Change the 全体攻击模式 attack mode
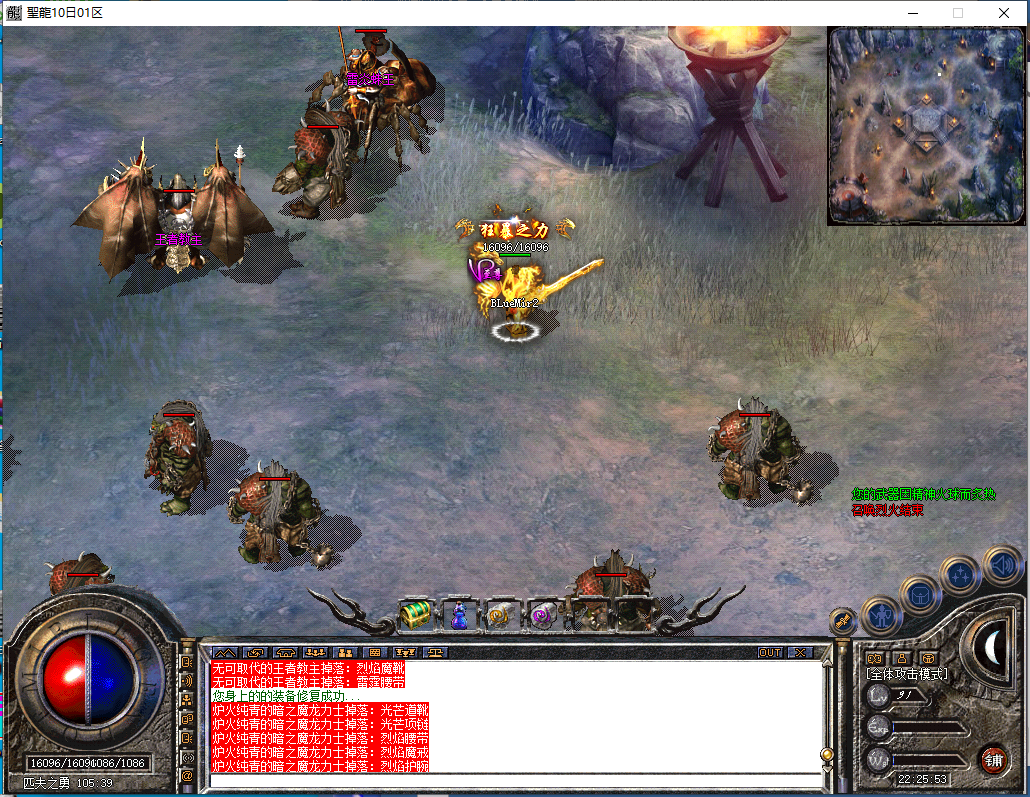 (x=907, y=674)
